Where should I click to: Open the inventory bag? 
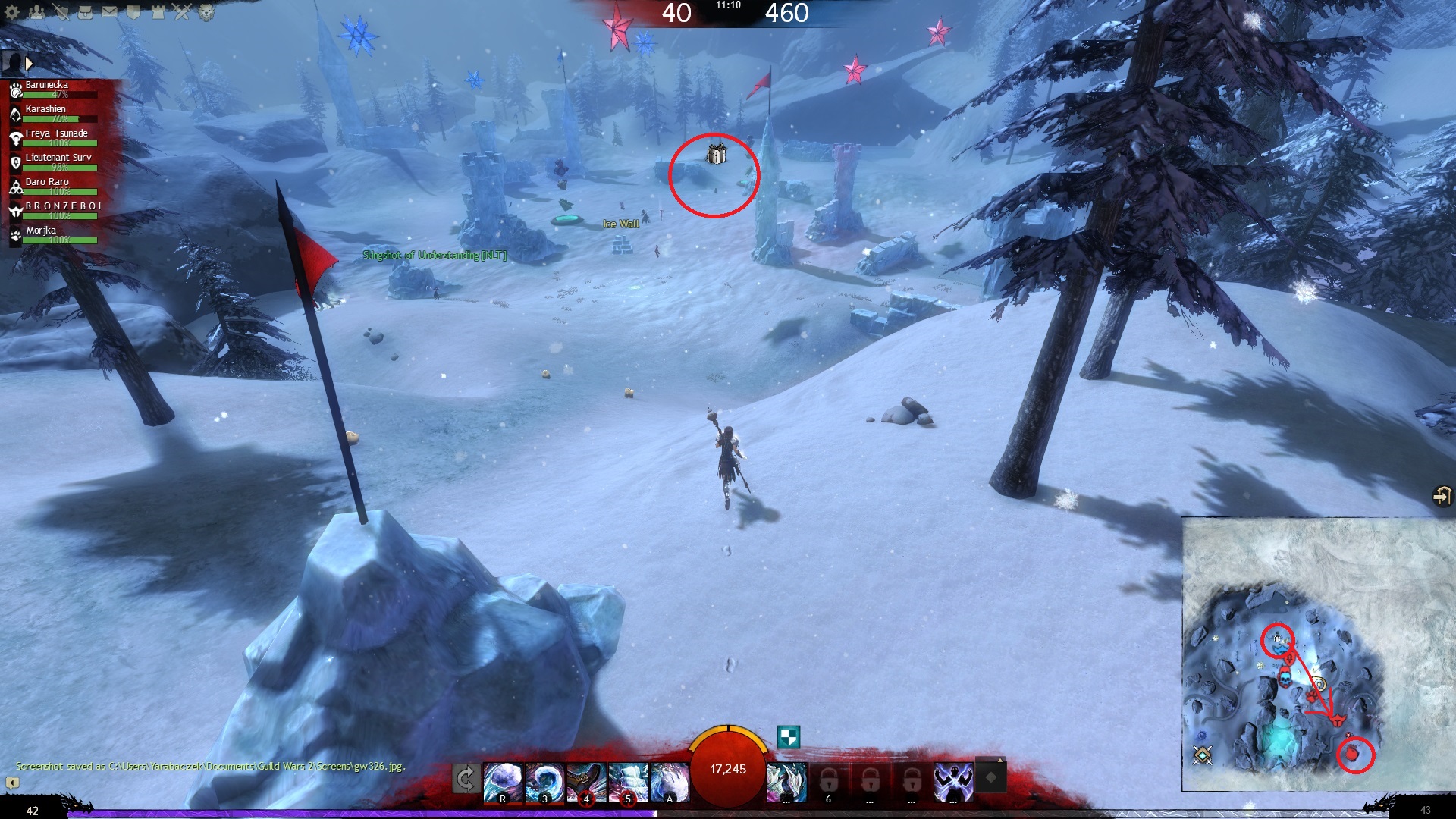[x=86, y=12]
